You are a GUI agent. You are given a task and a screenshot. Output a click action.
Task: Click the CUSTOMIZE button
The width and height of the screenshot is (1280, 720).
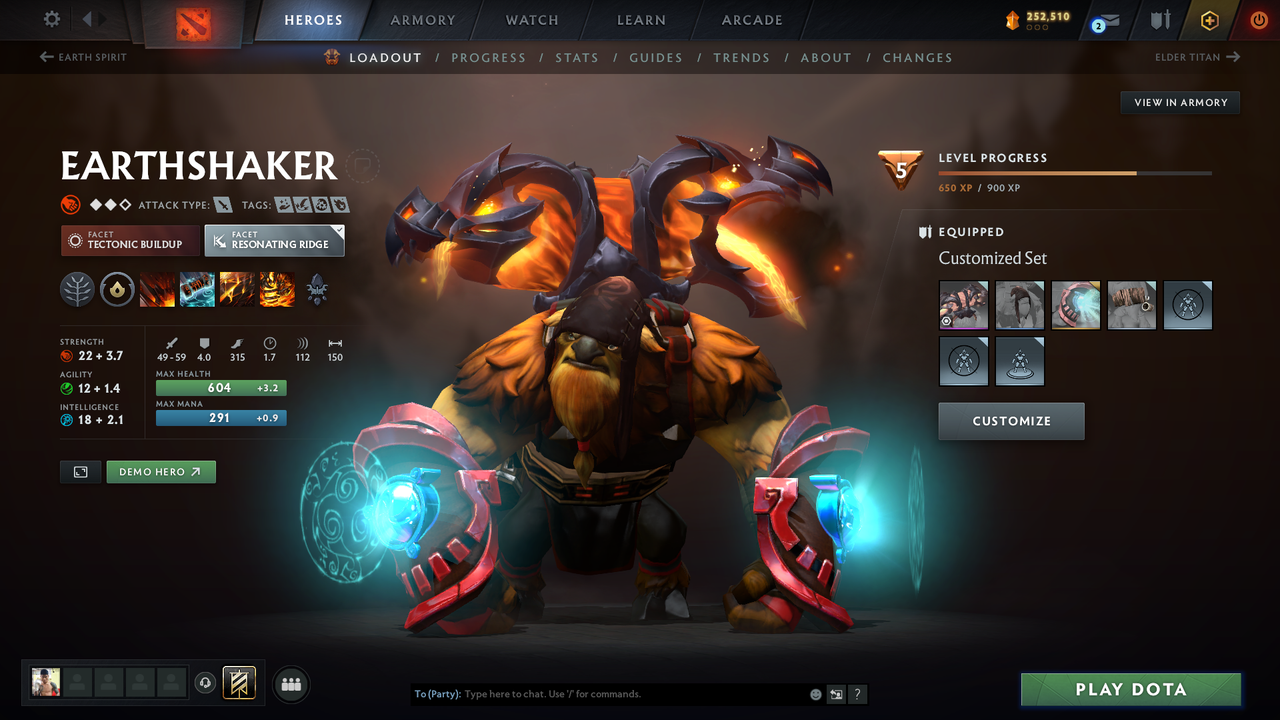click(x=1011, y=421)
